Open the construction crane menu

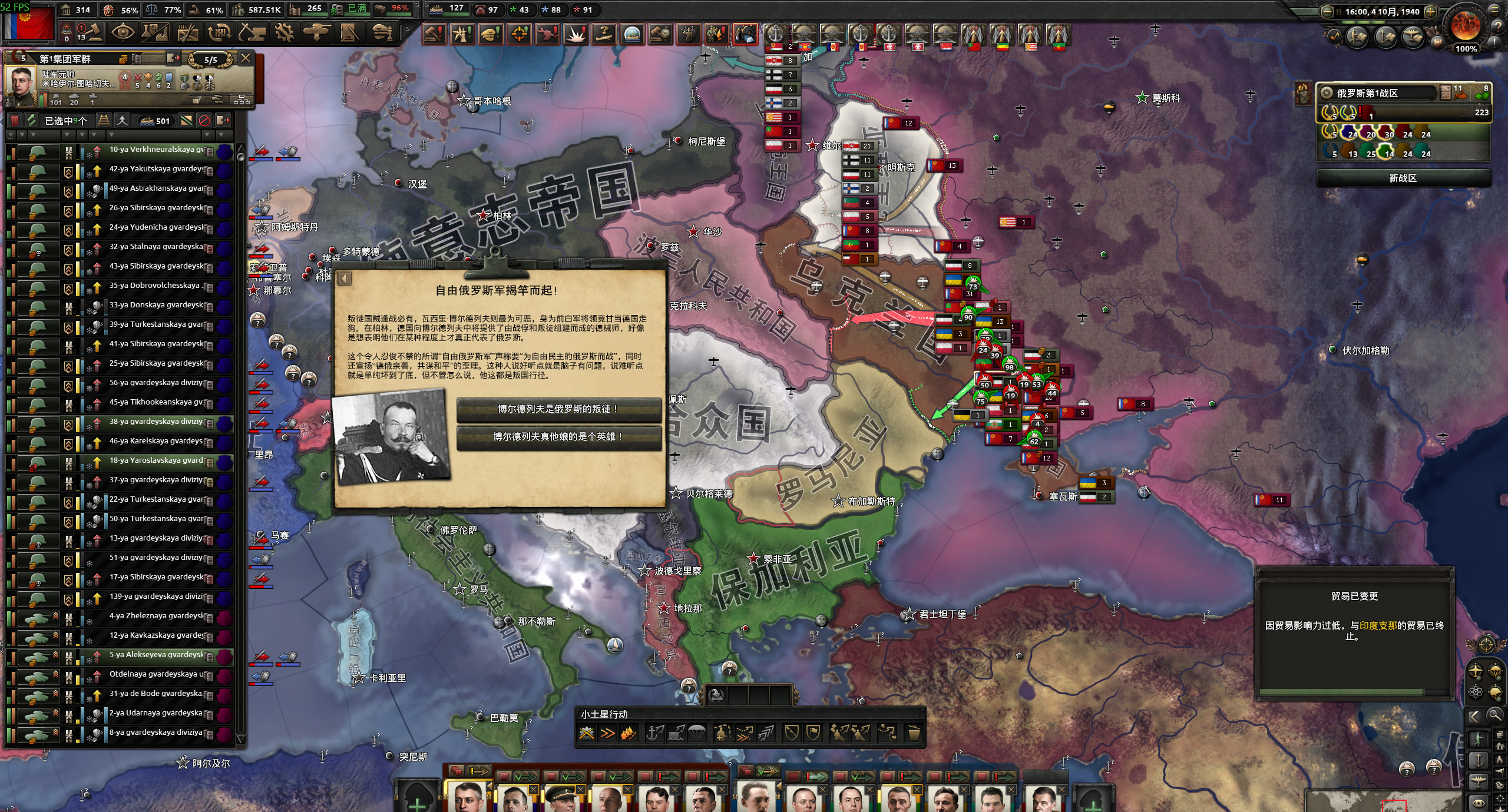(252, 33)
